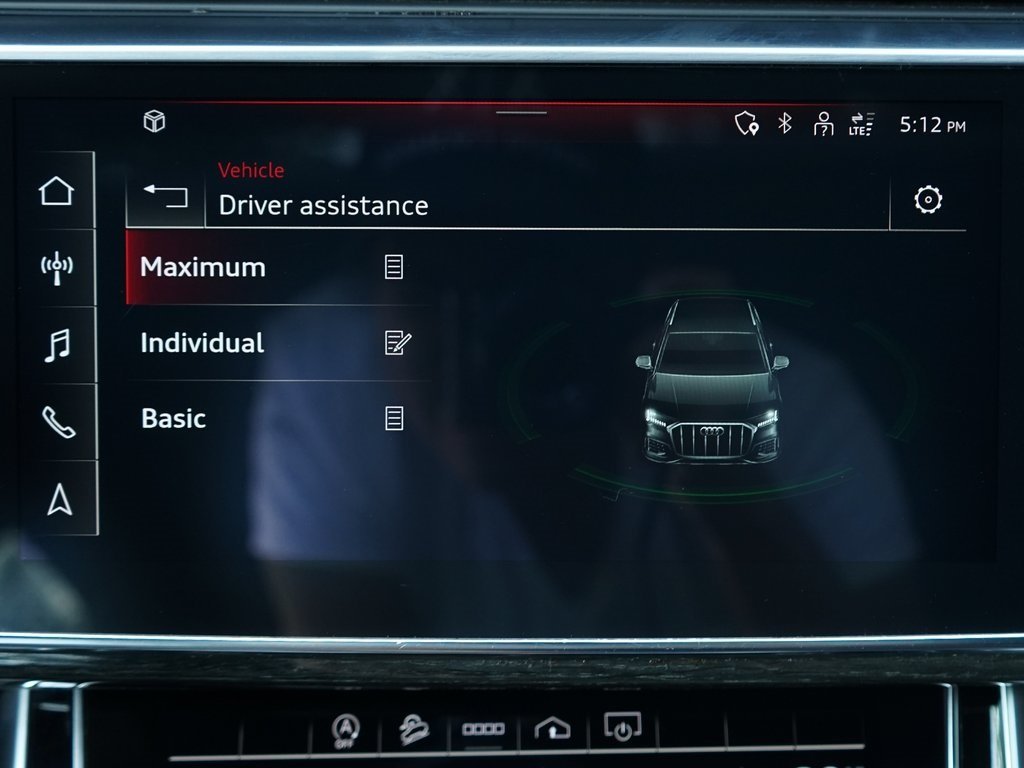View the details list for Basic
1024x768 pixels.
click(x=394, y=418)
